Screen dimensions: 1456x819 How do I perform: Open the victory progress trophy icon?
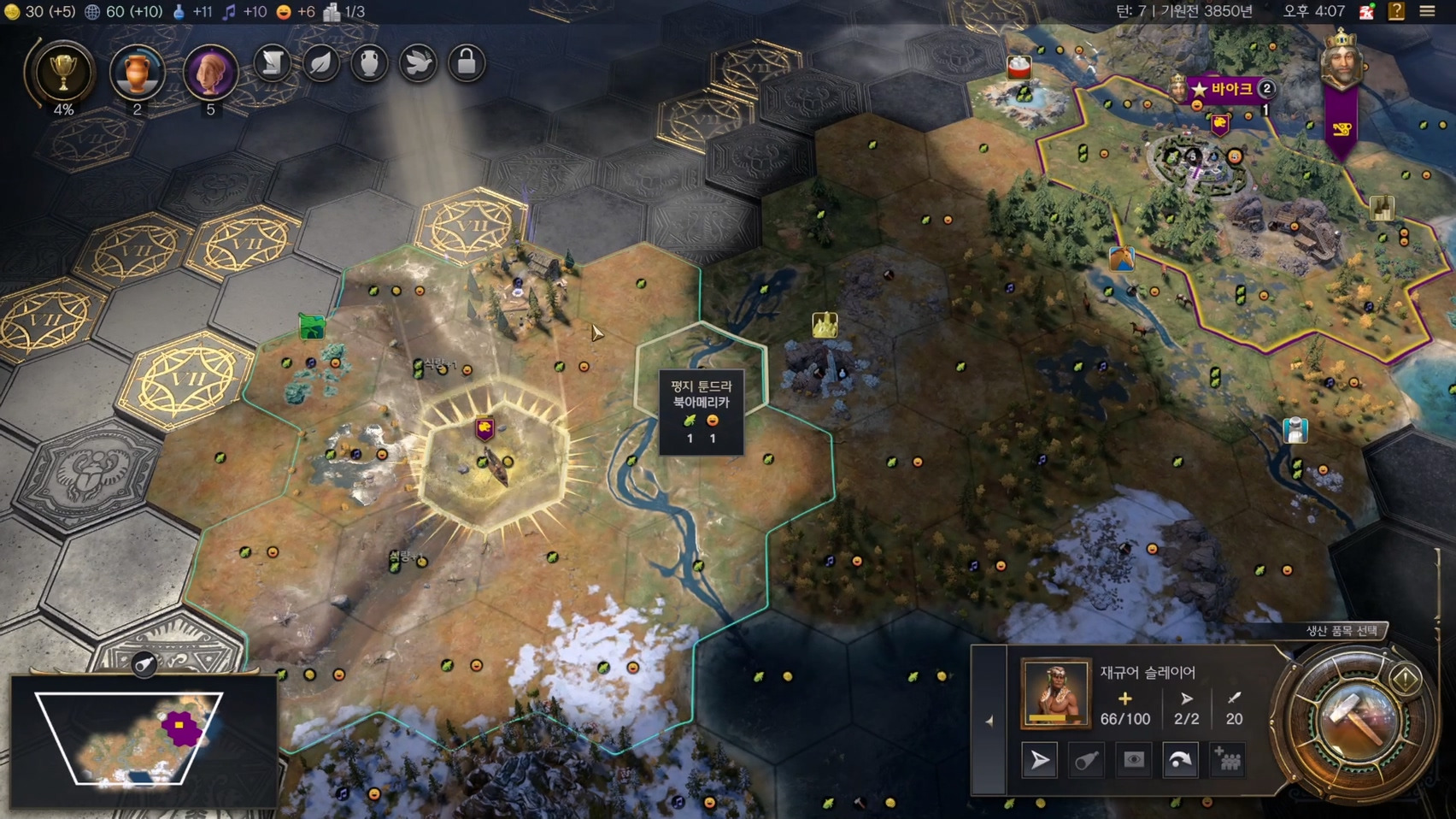62,73
